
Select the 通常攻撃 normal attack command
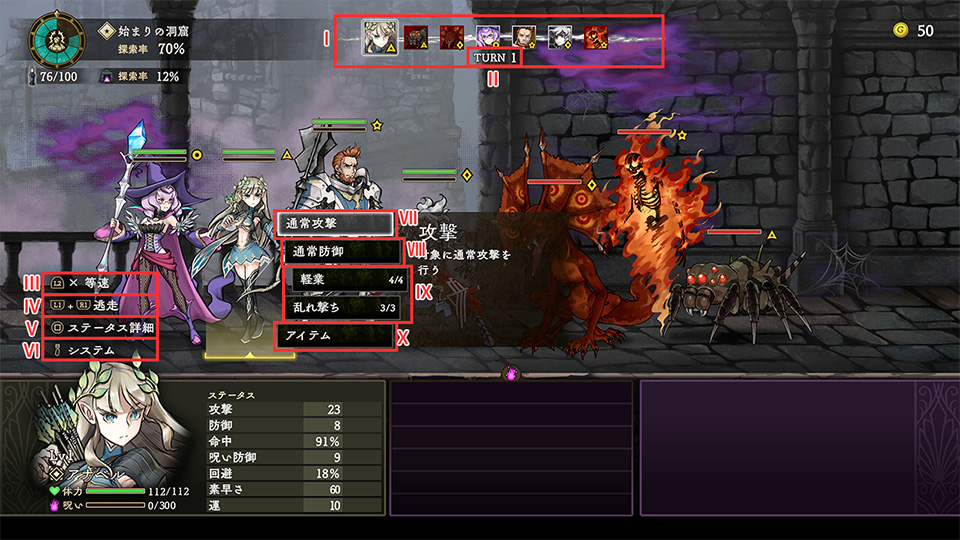[x=333, y=223]
